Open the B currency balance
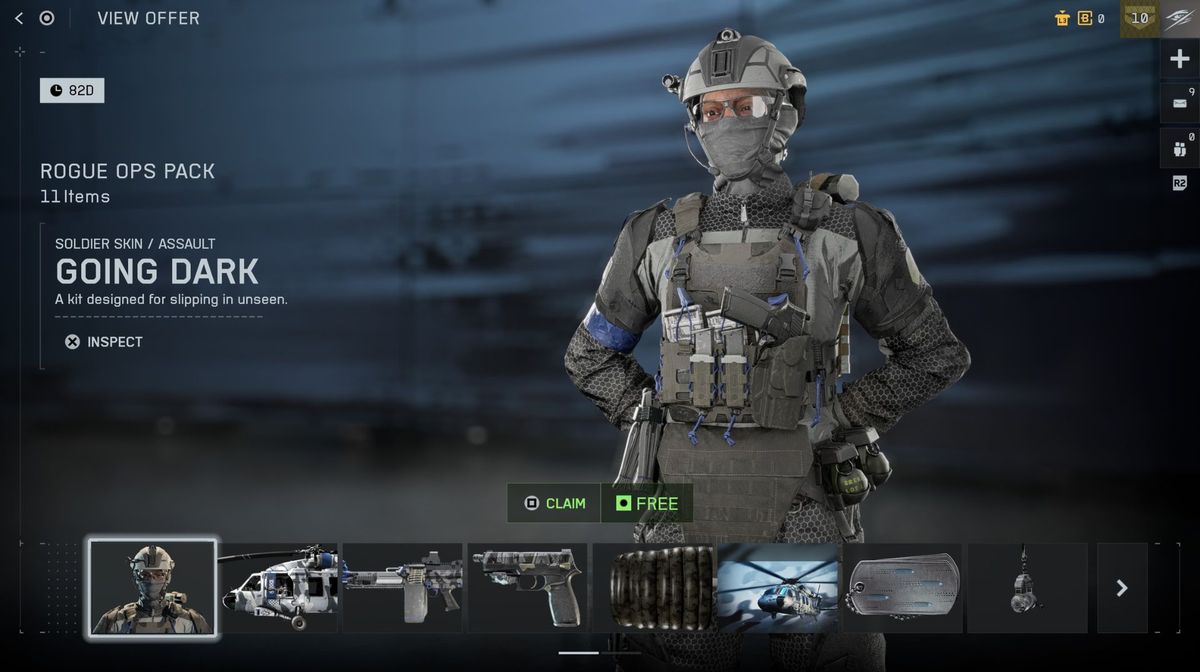Image resolution: width=1200 pixels, height=672 pixels. (1089, 18)
